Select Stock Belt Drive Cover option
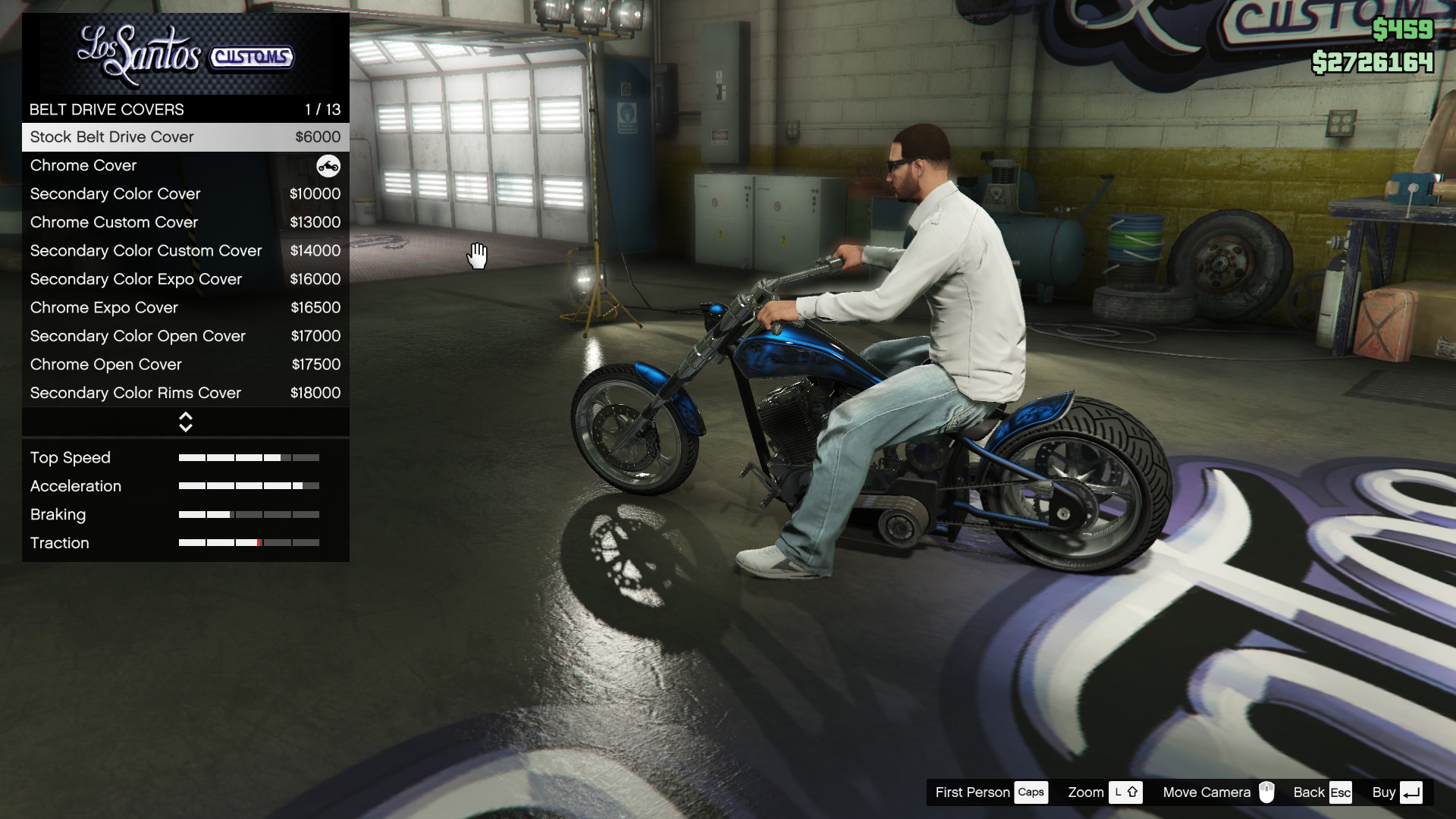 pos(185,137)
